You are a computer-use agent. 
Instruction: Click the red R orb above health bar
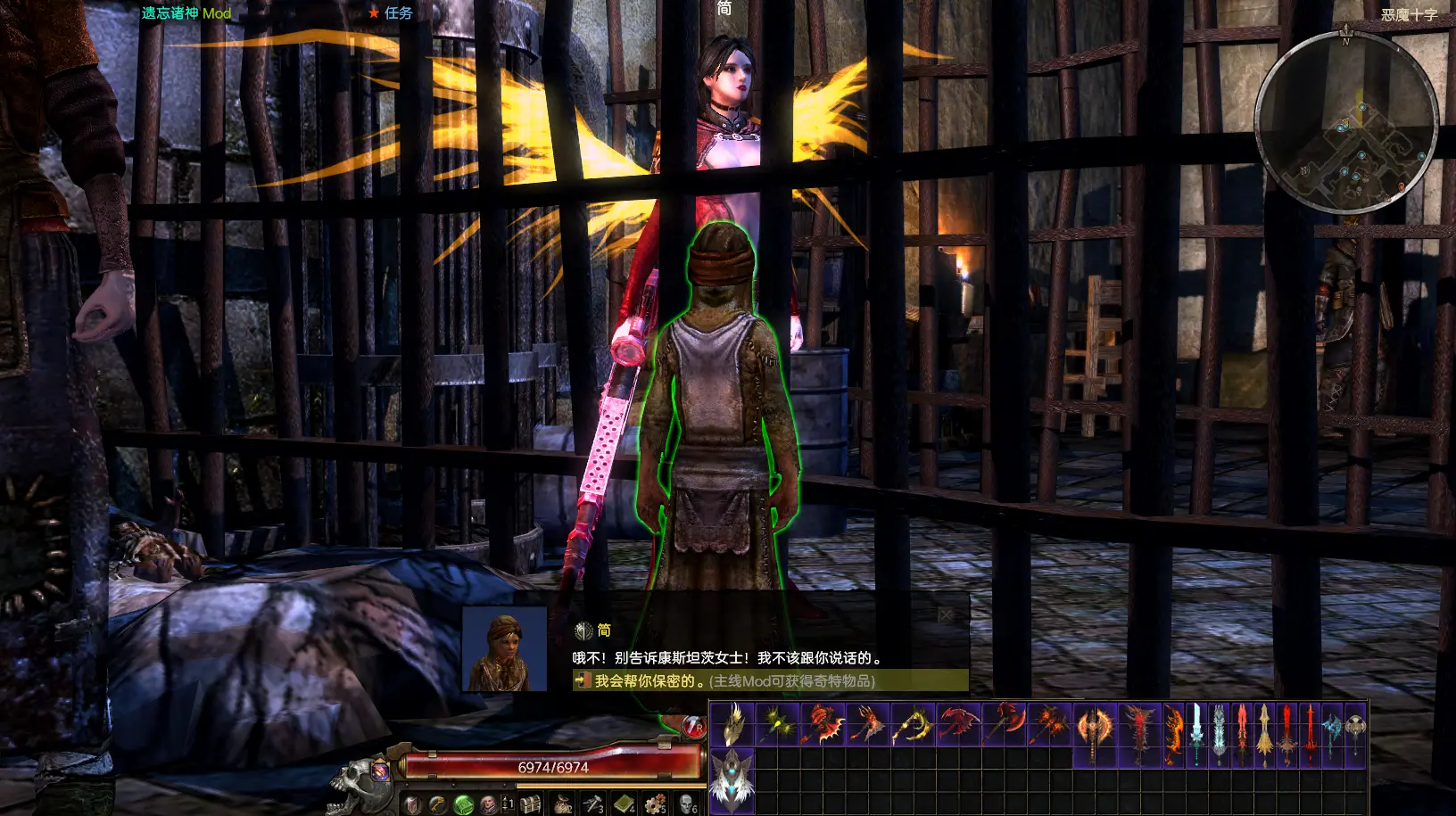[694, 727]
